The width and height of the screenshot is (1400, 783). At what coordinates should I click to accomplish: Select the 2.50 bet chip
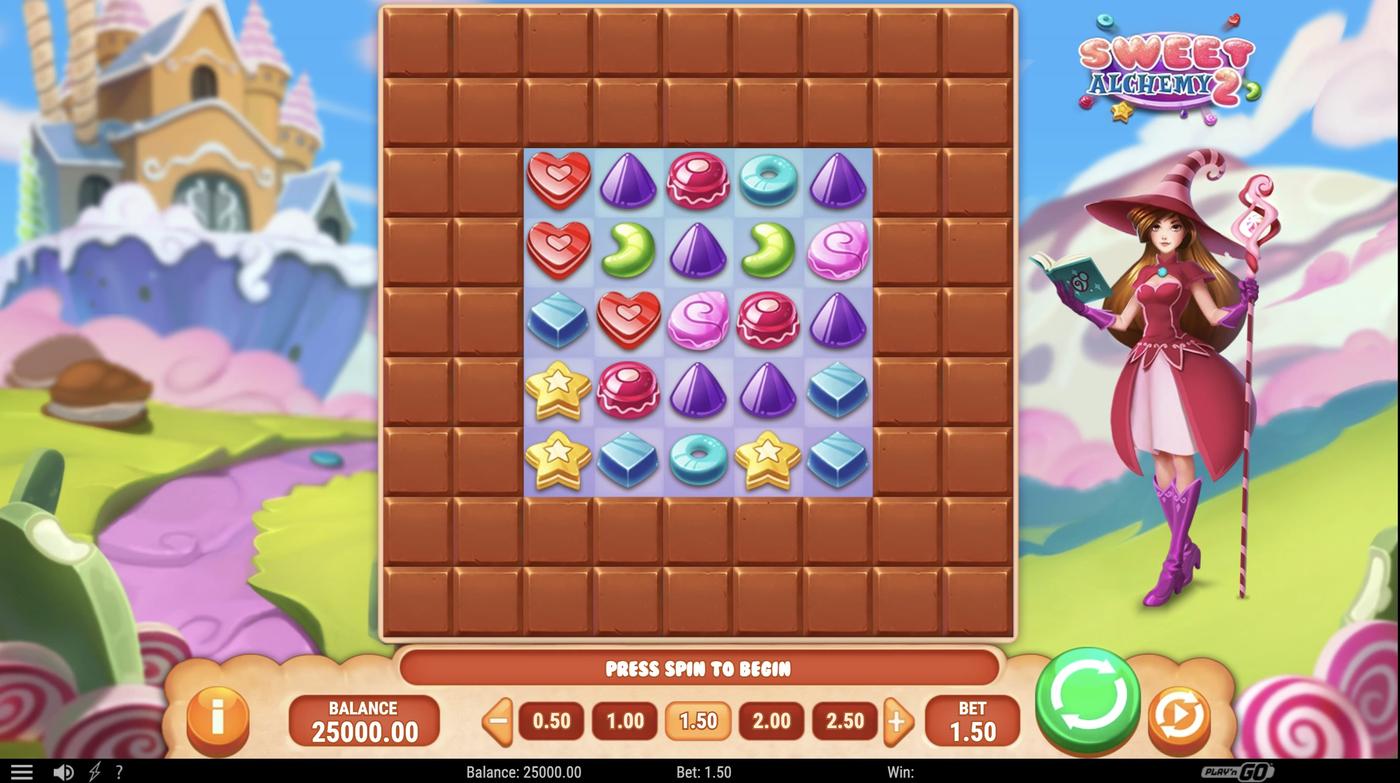(x=844, y=720)
